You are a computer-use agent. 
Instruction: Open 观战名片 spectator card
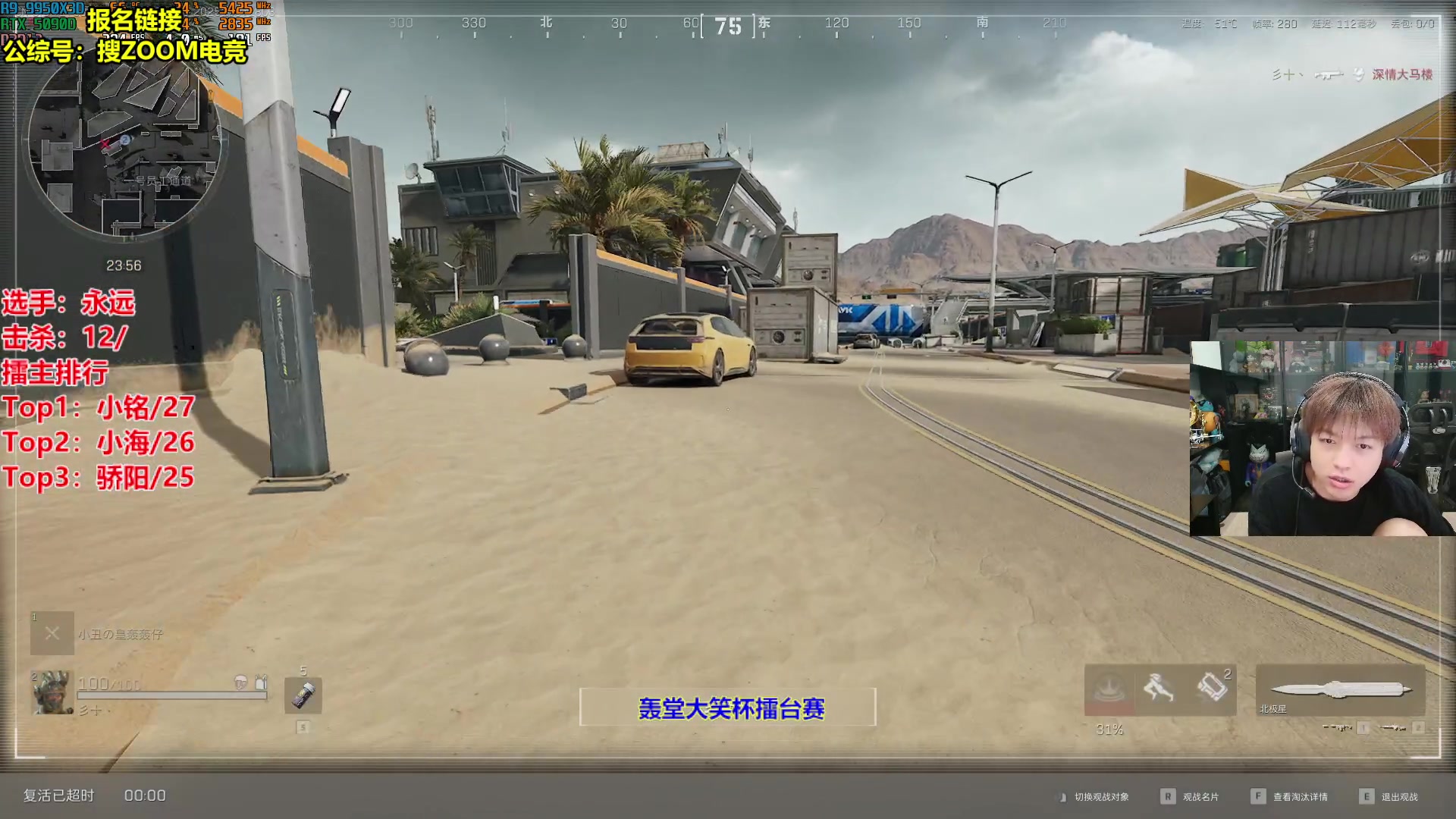(1200, 797)
